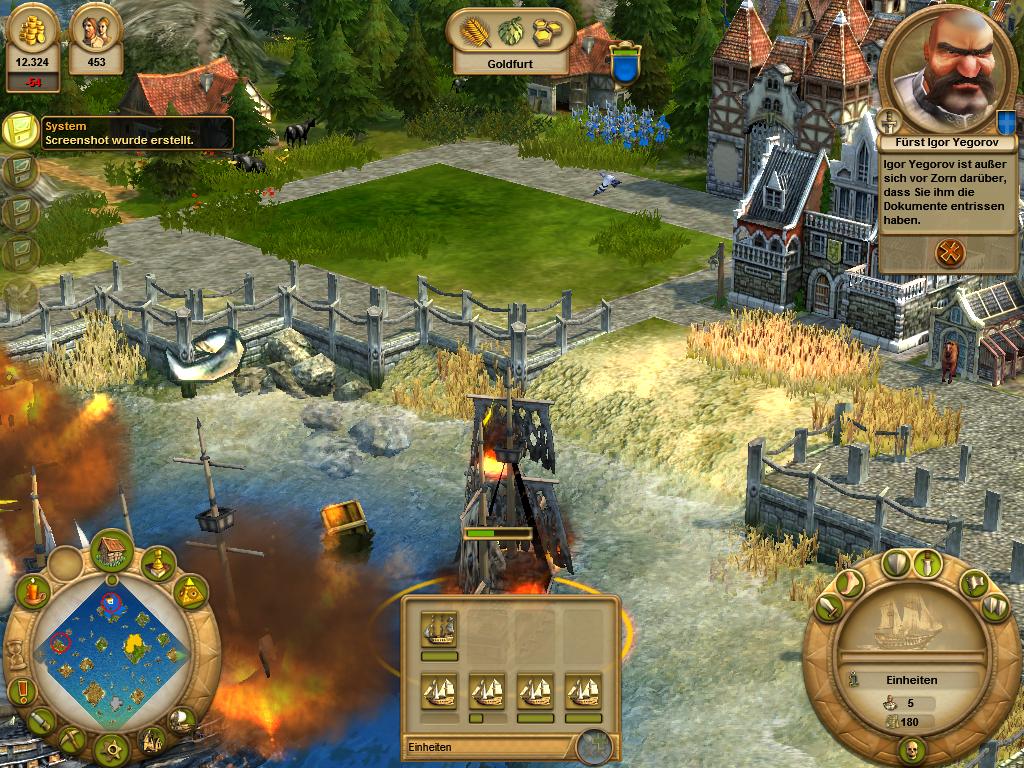The height and width of the screenshot is (768, 1024).
Task: Click the crossed swords diplomacy button
Action: click(x=949, y=252)
